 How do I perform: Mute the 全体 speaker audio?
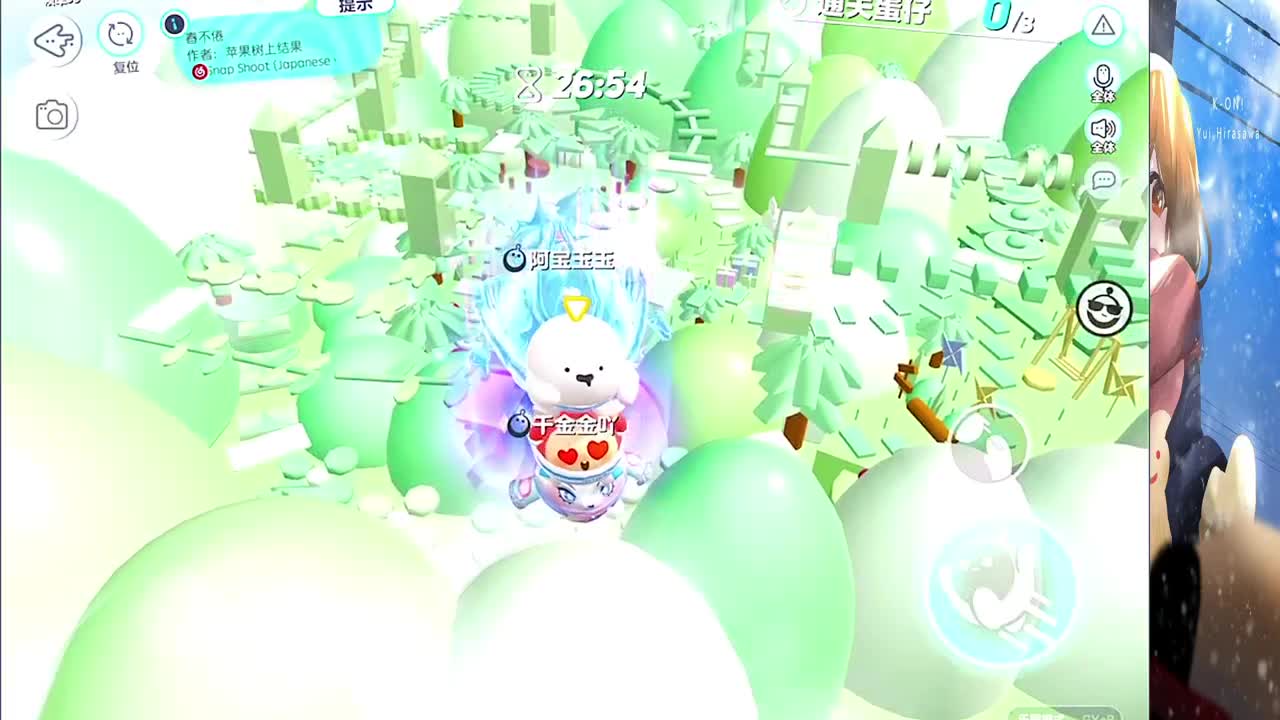[x=1104, y=130]
